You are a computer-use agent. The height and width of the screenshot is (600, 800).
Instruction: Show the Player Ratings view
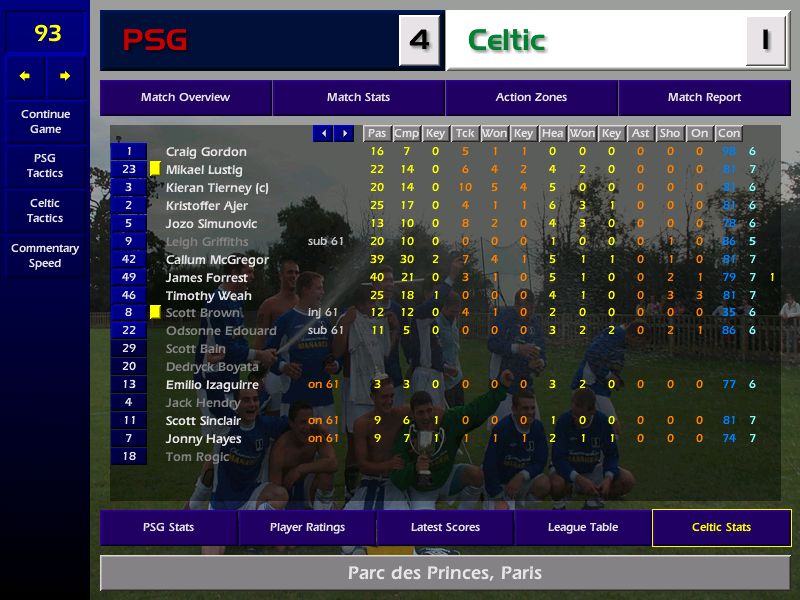[x=307, y=528]
